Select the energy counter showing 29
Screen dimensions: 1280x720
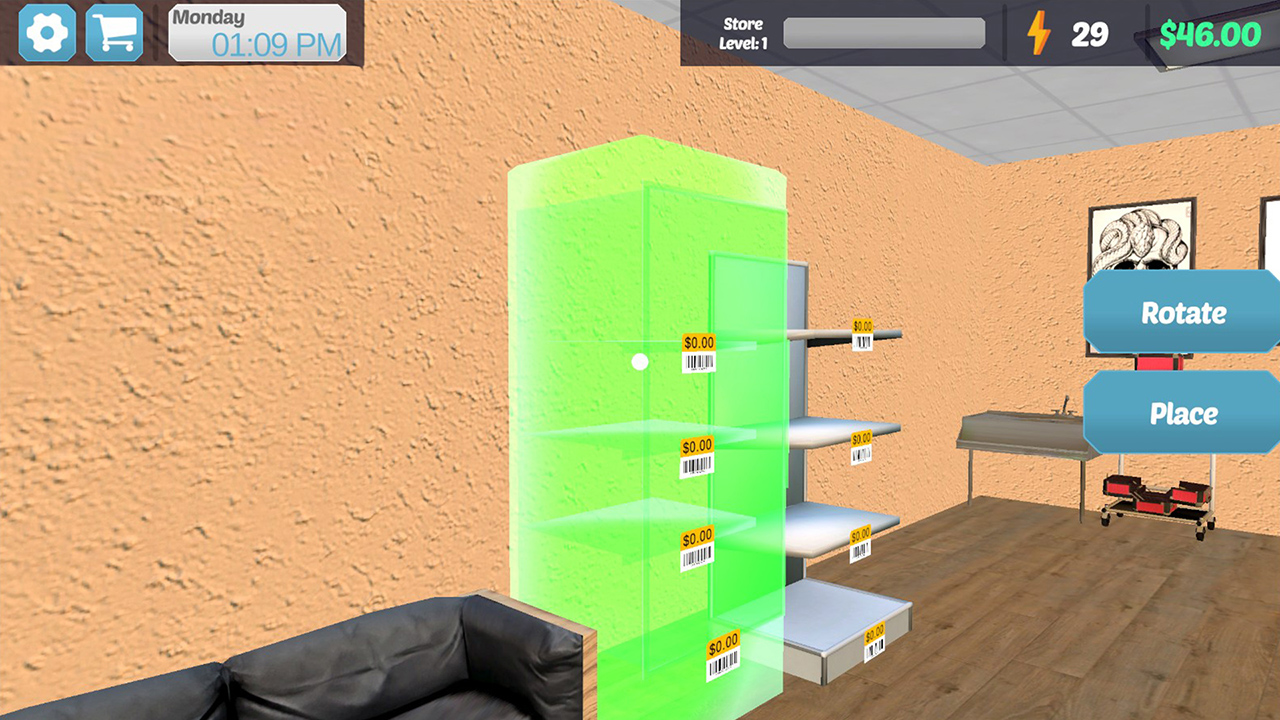point(1090,33)
